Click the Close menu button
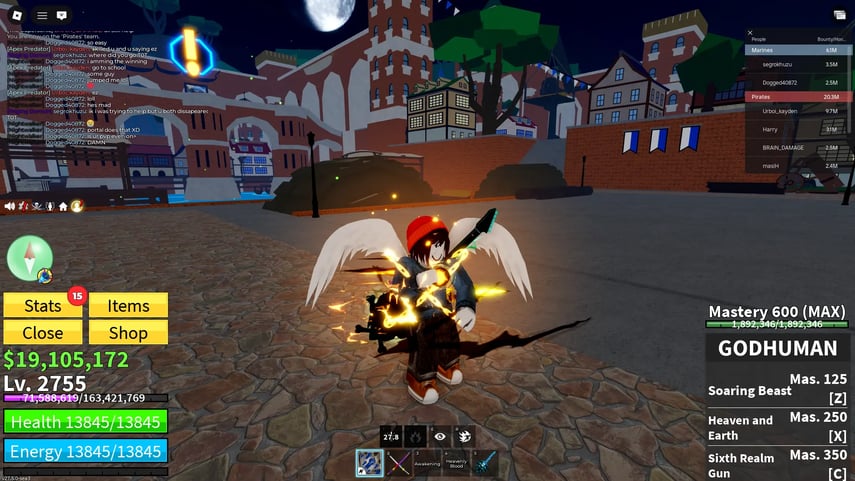The width and height of the screenshot is (855, 481). pos(42,333)
